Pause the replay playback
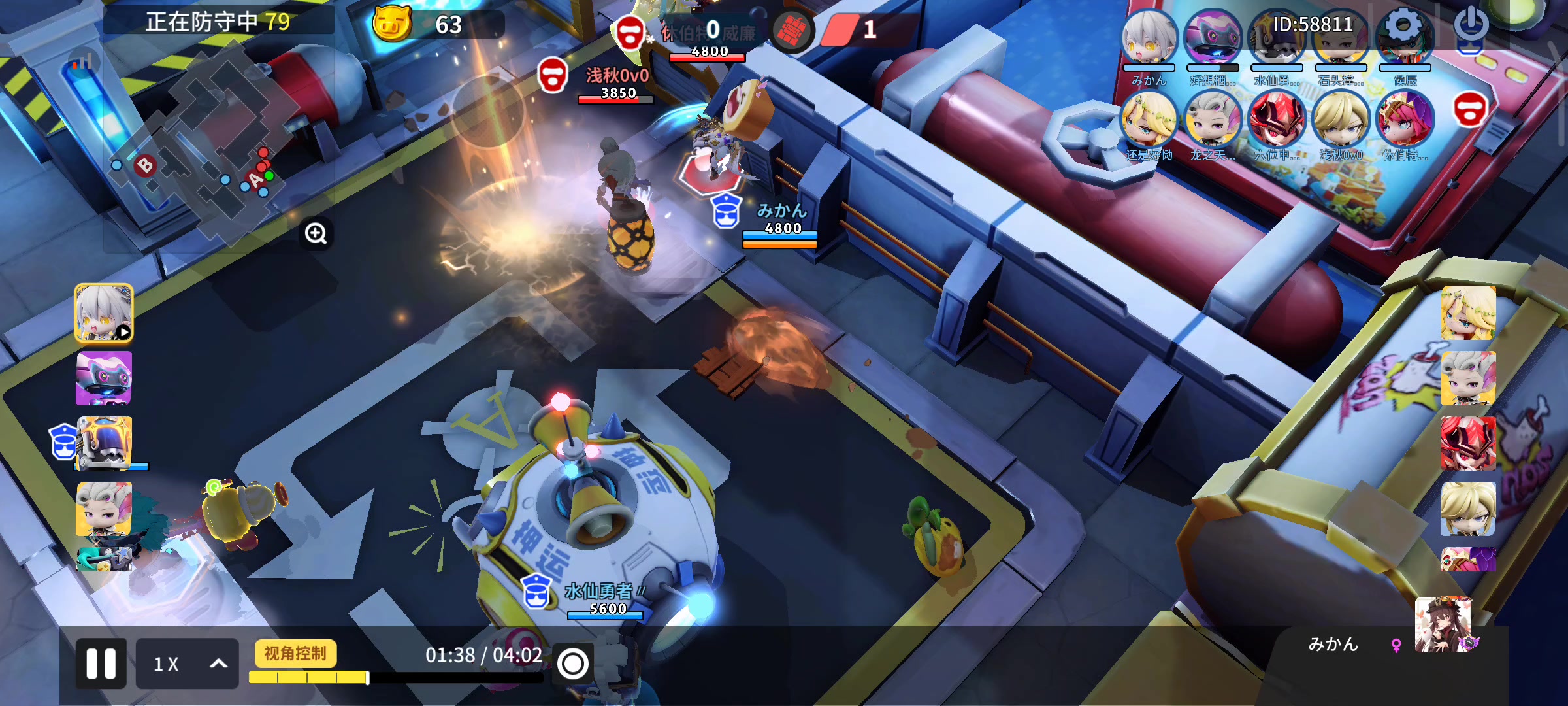The image size is (1568, 706). pos(101,664)
